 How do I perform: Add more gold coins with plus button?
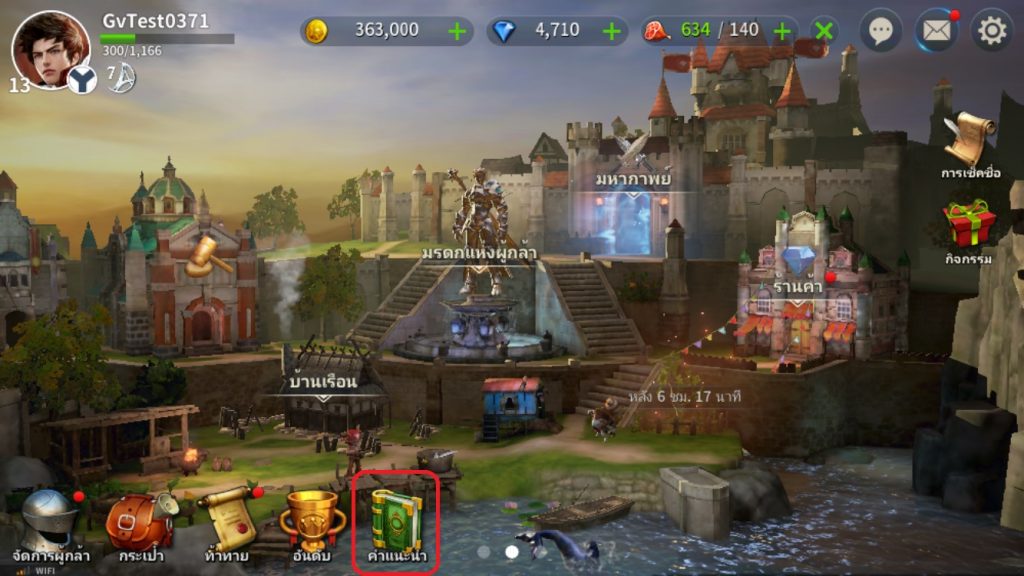(457, 31)
